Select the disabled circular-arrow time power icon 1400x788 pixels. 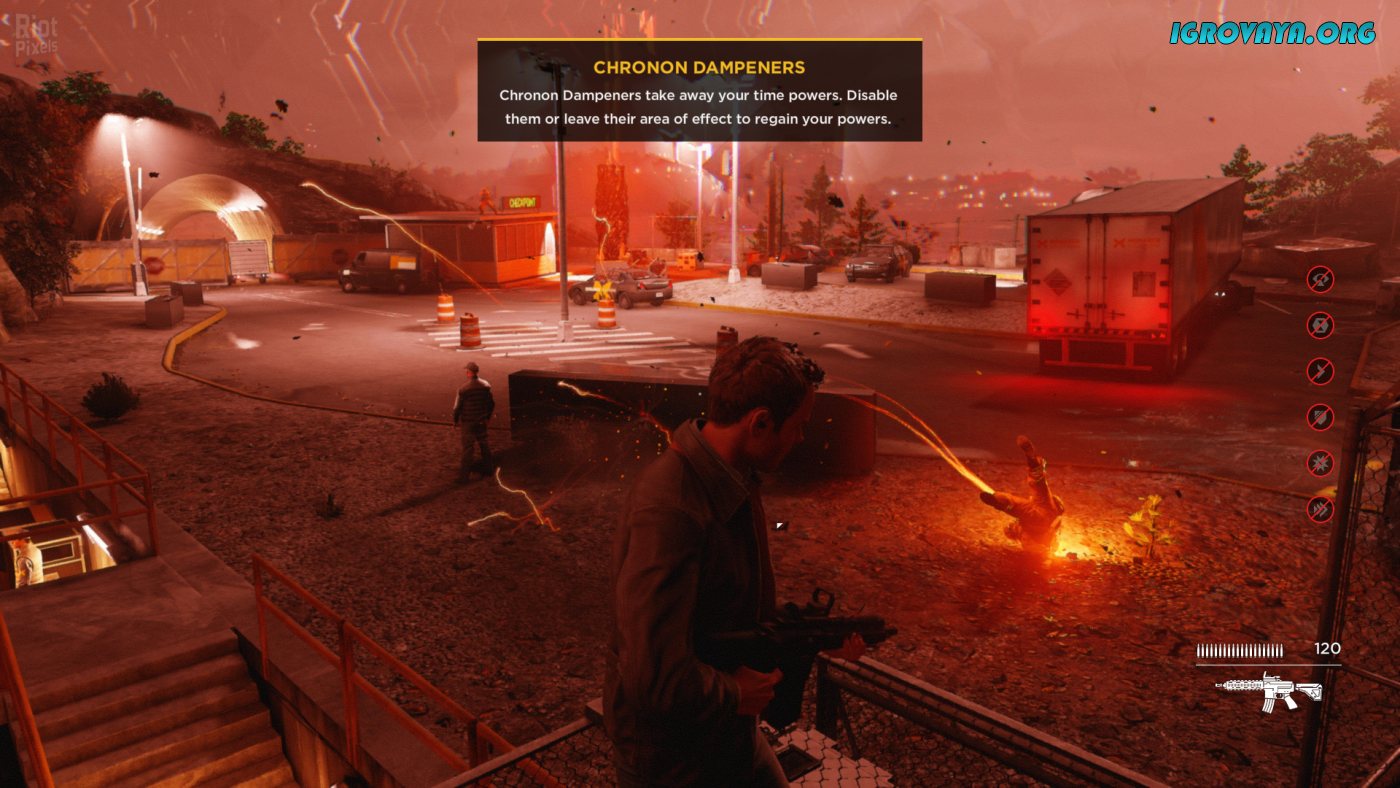(x=1320, y=277)
